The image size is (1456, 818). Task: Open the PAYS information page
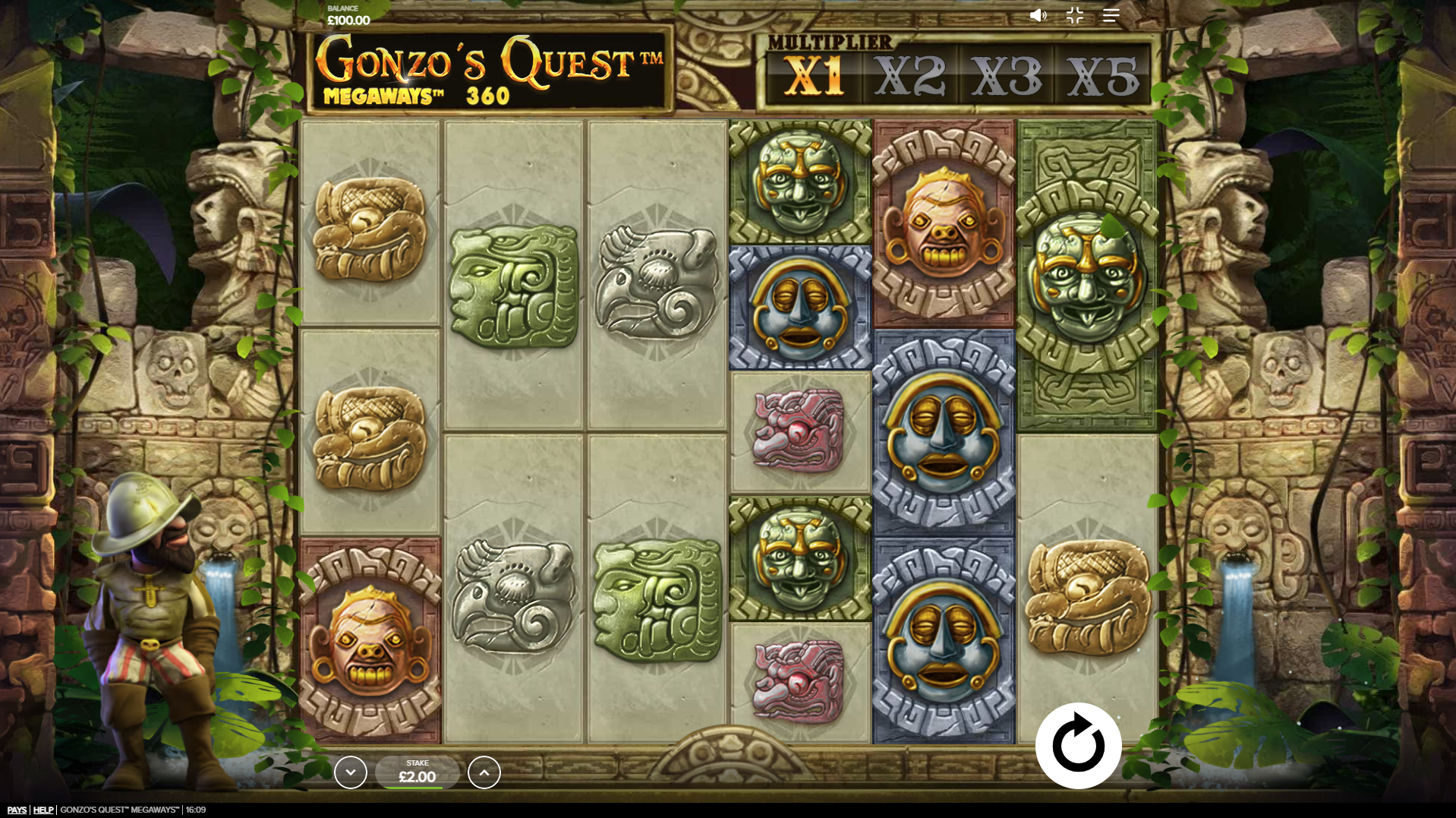tap(17, 809)
